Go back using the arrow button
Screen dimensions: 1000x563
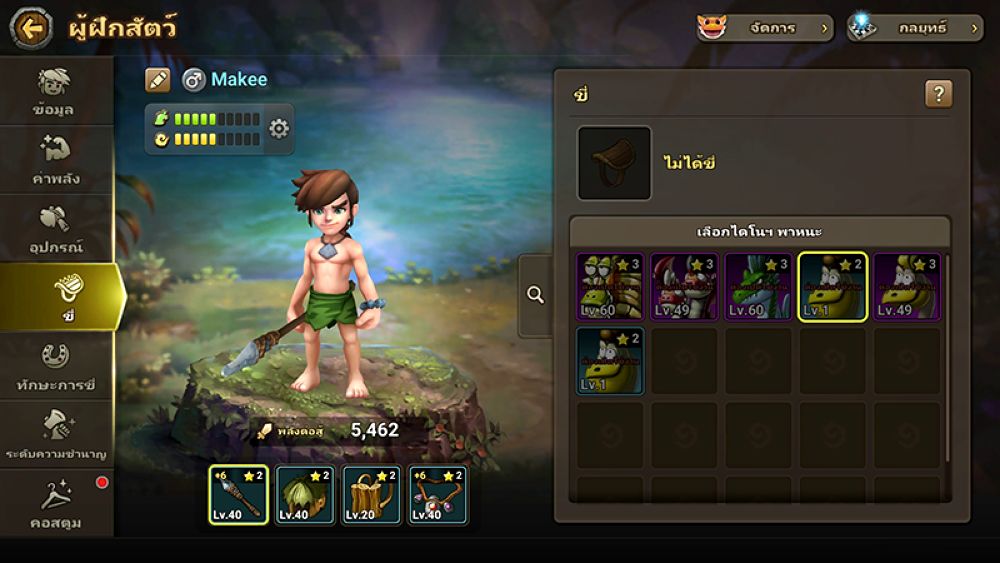click(x=31, y=28)
